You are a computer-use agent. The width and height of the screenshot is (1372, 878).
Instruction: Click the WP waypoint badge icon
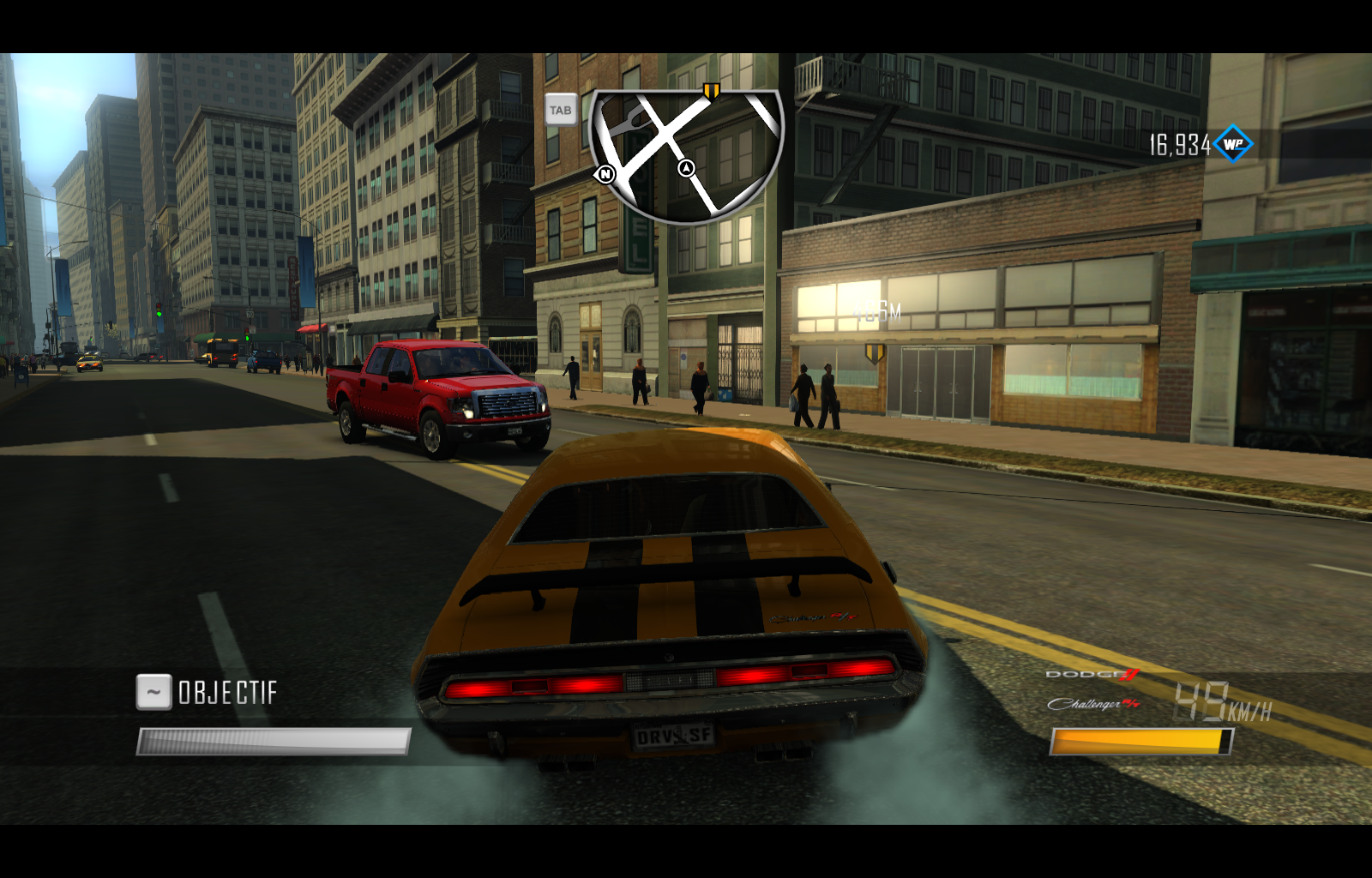(x=1232, y=144)
